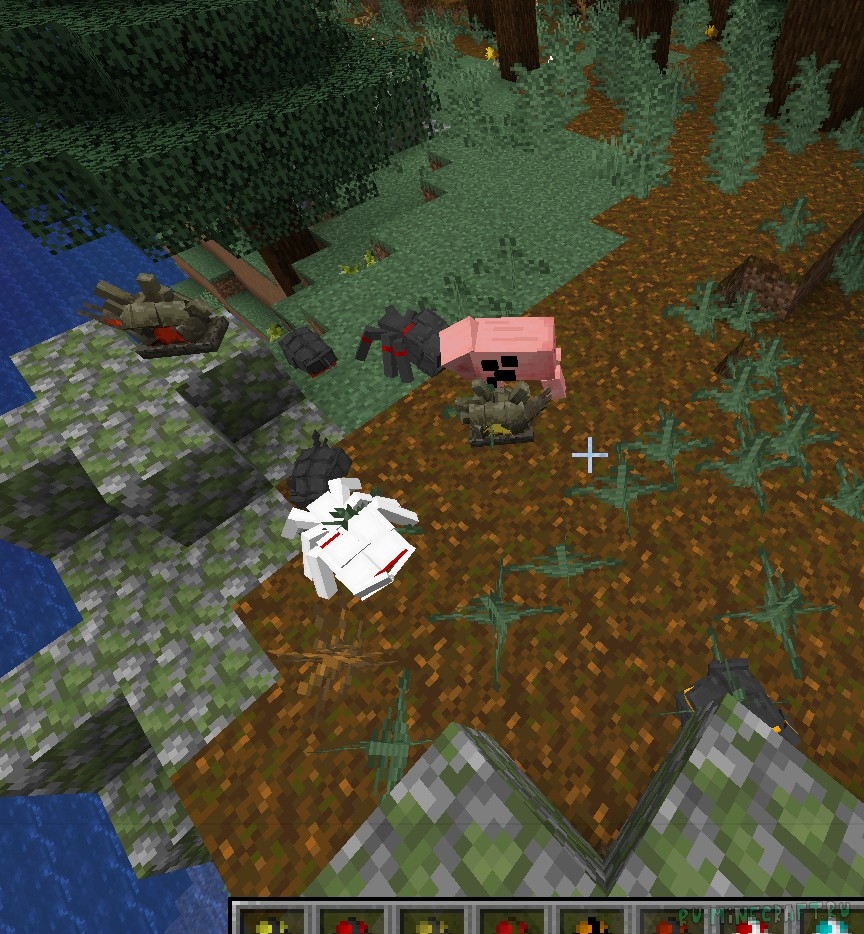Viewport: 864px width, 934px height.
Task: Select the cyan spawn egg hotbar slot
Action: point(832,925)
